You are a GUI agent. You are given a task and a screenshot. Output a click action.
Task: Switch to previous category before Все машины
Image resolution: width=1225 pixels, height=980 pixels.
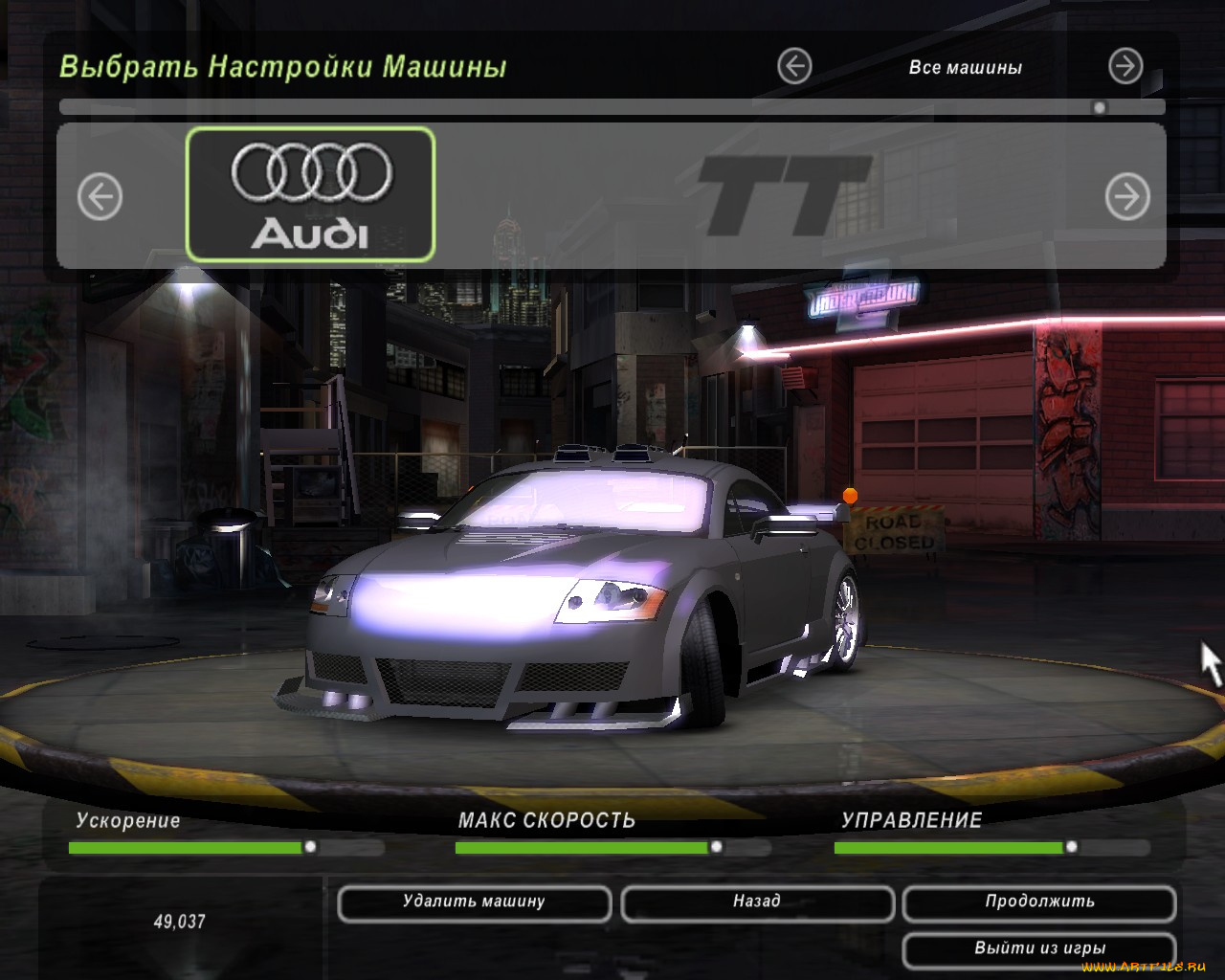[794, 67]
